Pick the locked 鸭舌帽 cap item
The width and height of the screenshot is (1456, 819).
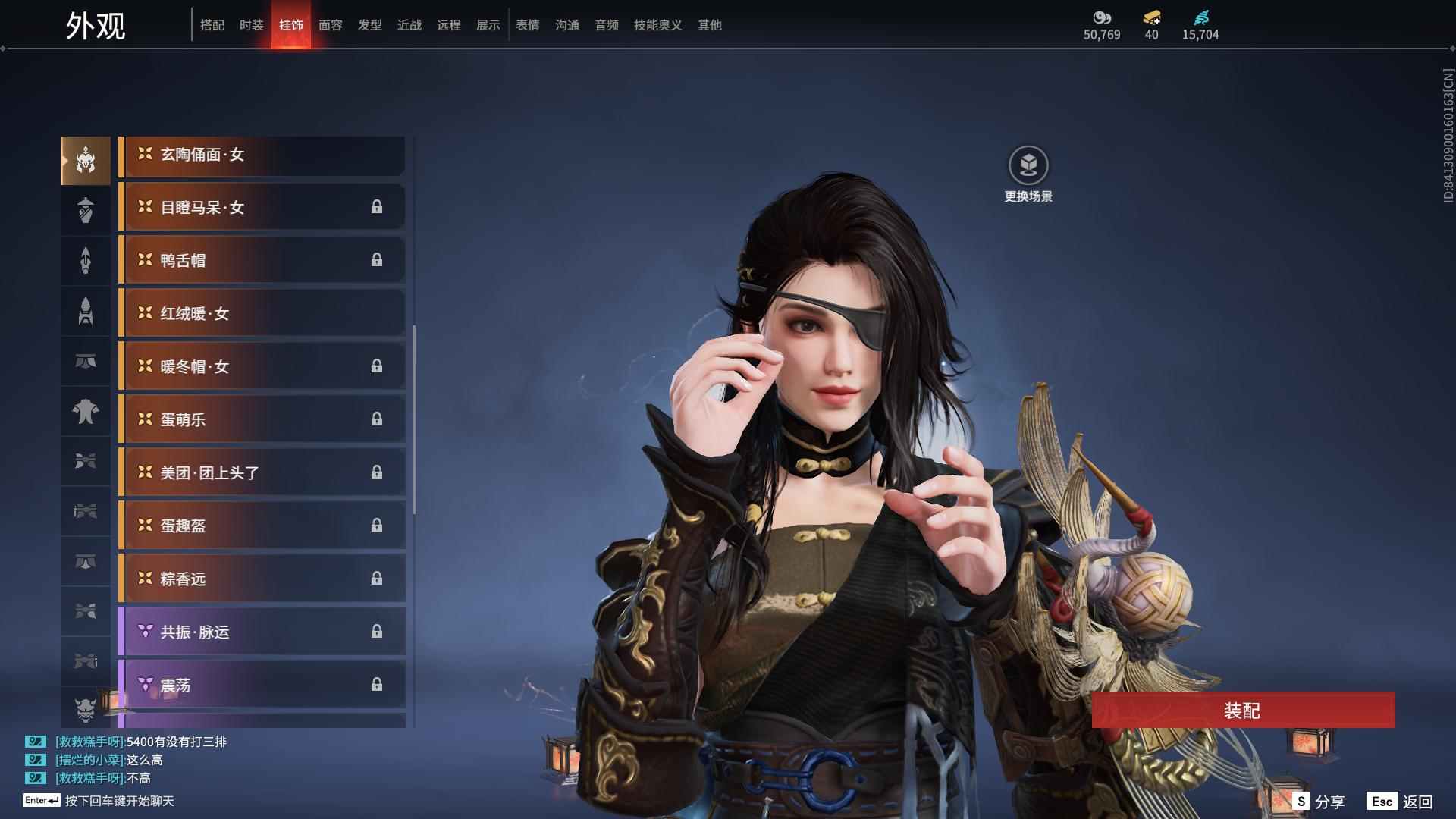pos(262,261)
